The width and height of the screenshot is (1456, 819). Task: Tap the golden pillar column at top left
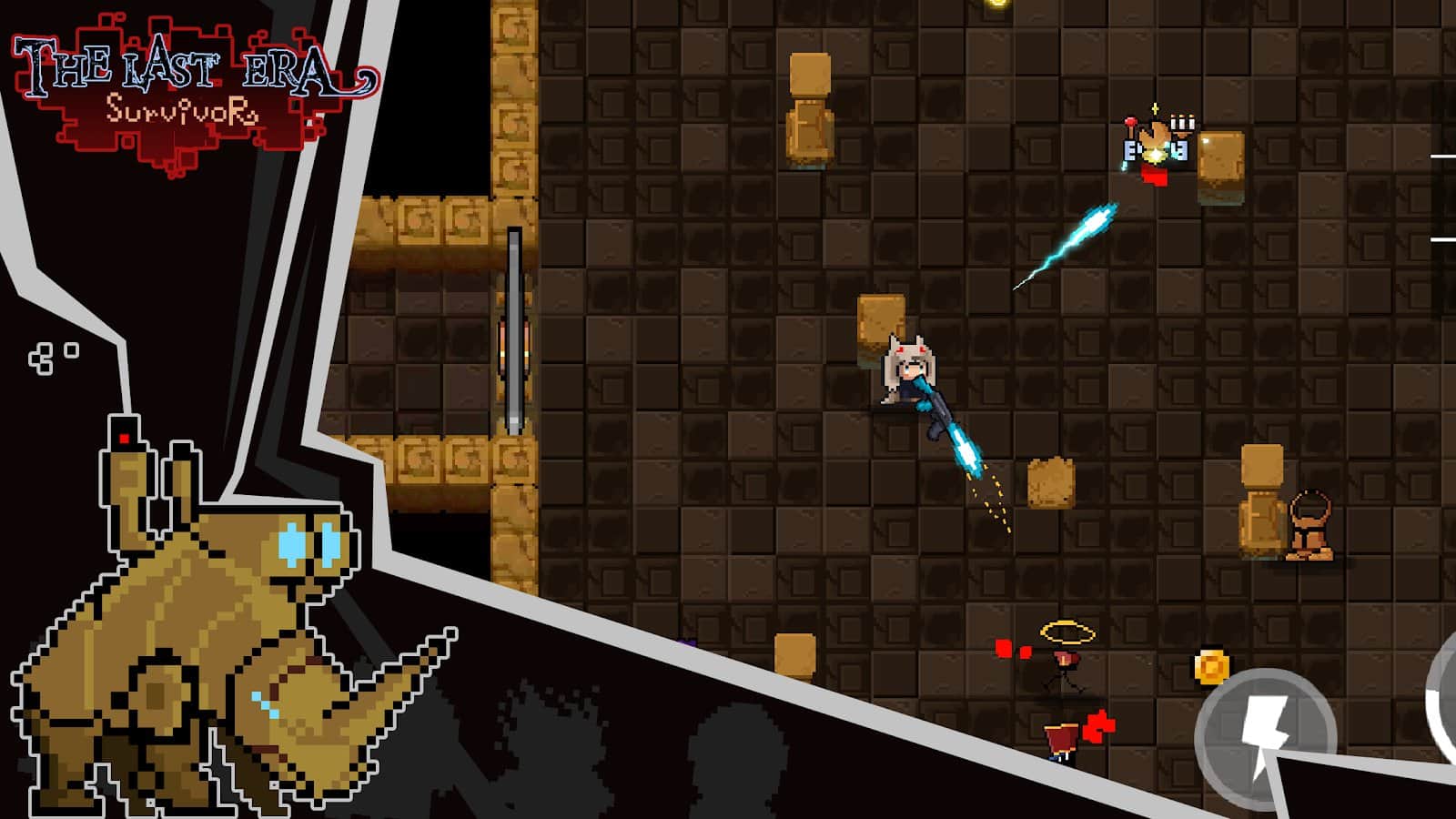[512, 100]
